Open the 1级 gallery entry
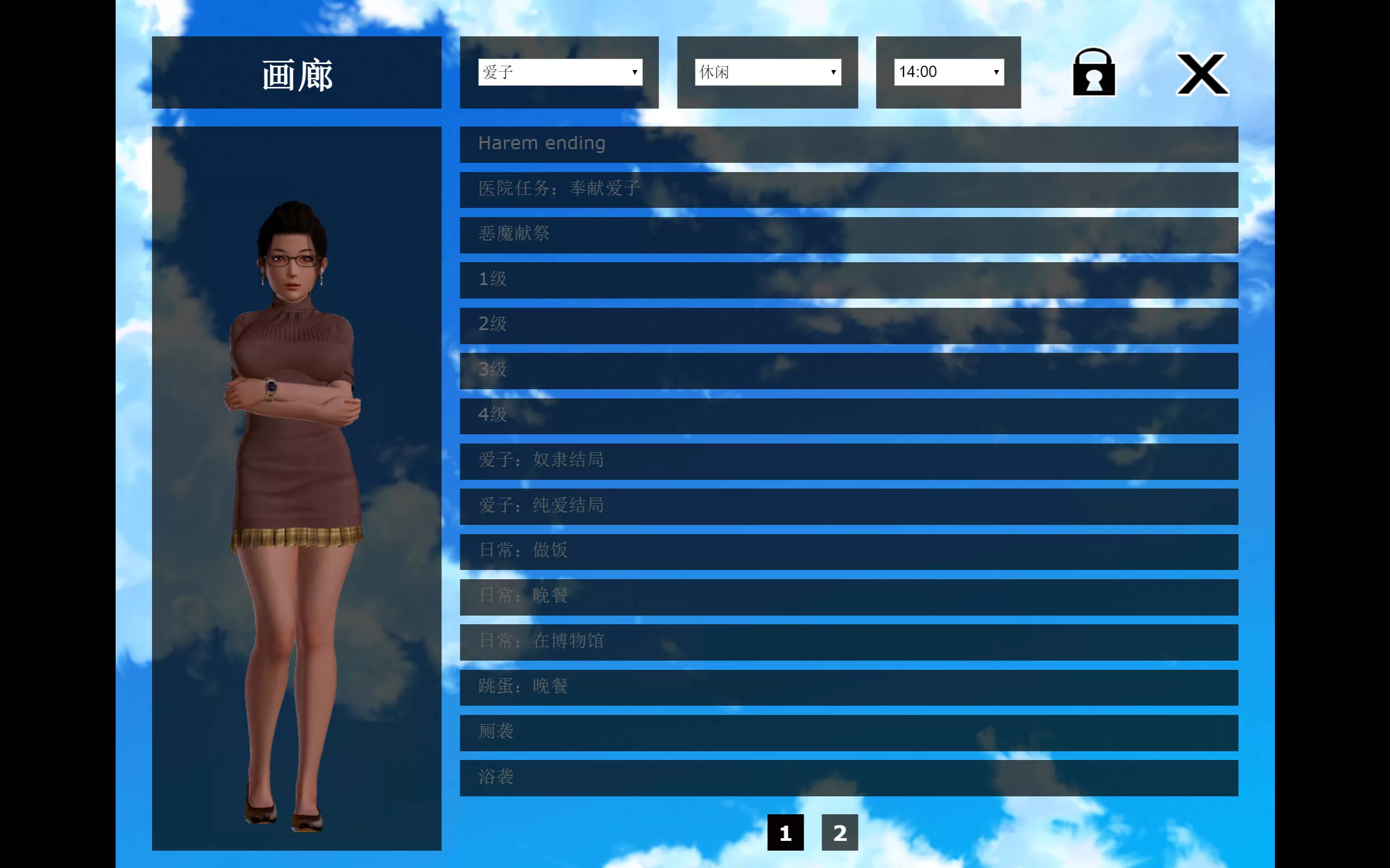This screenshot has width=1390, height=868. tap(849, 280)
